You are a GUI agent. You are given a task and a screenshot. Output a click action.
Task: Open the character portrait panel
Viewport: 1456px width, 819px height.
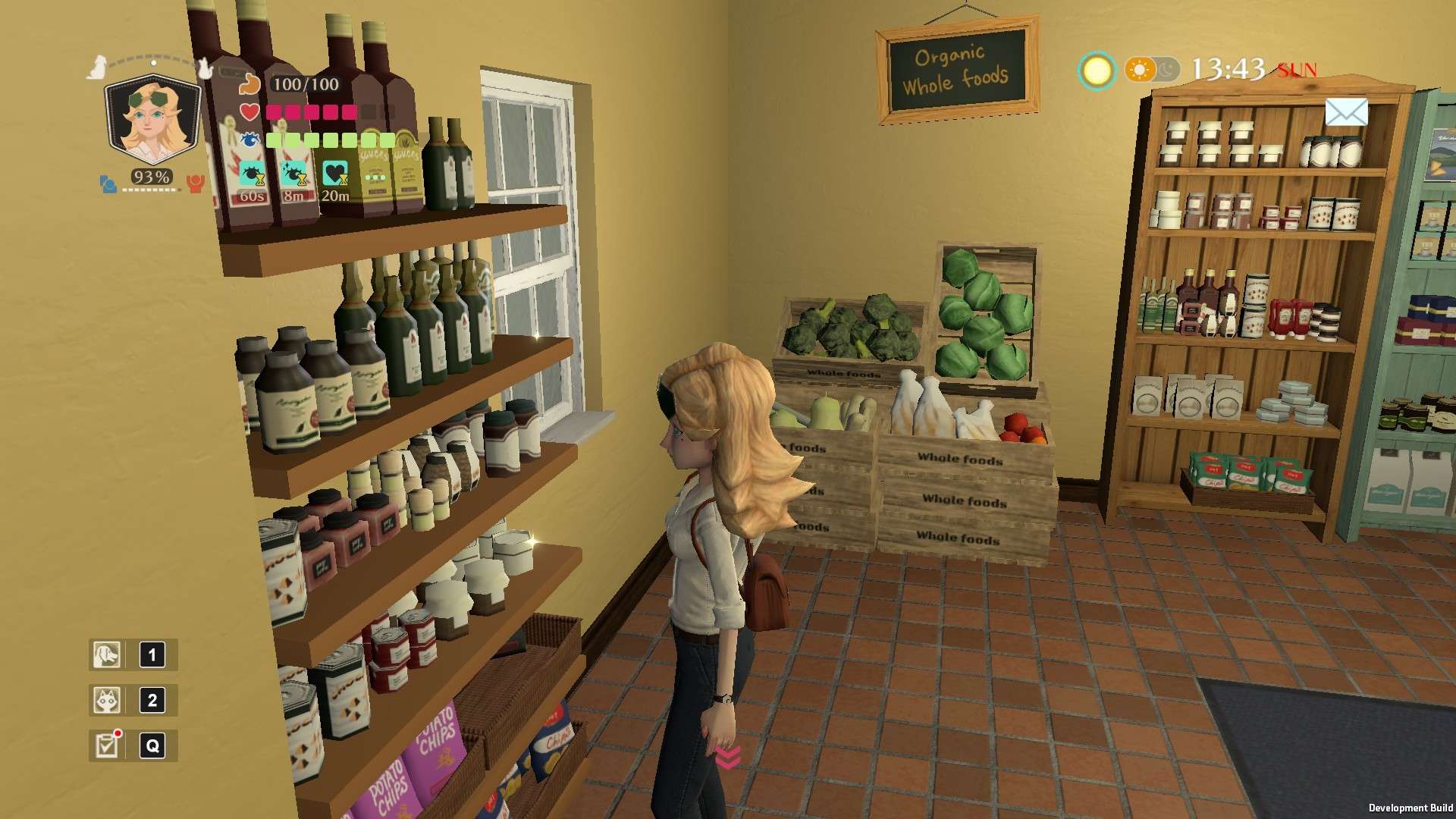pos(152,121)
